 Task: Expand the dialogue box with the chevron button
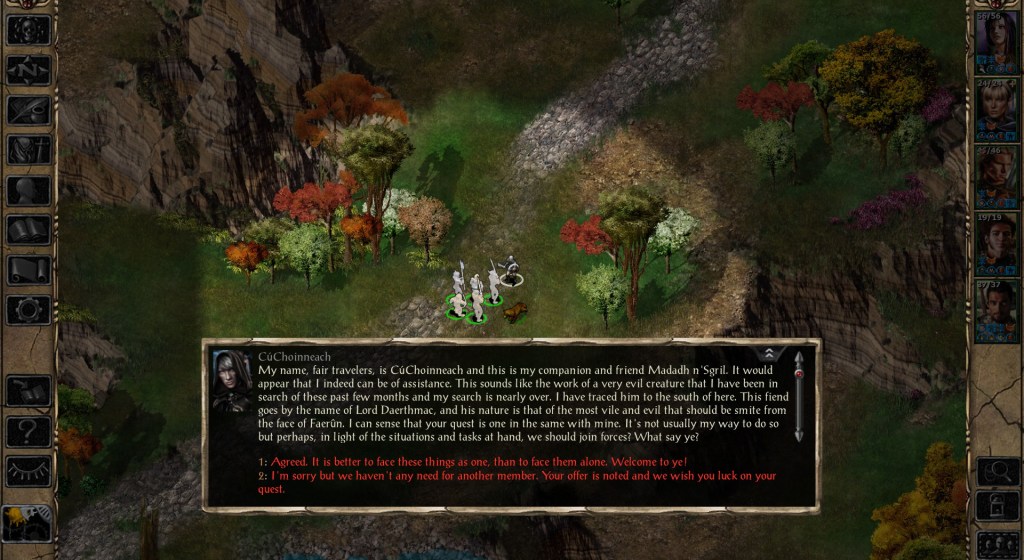click(x=770, y=353)
